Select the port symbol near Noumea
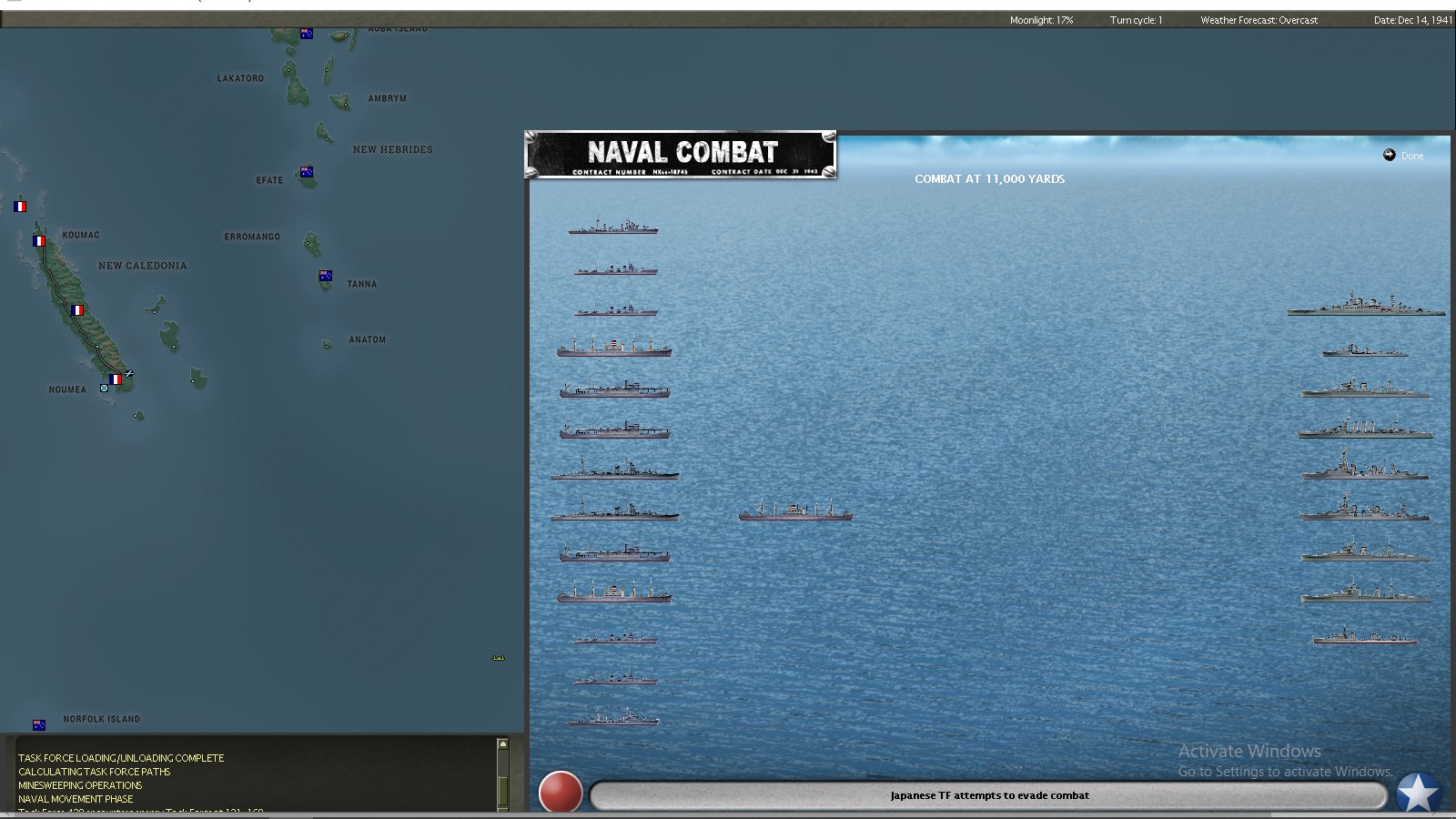Screen dimensions: 1456x819 click(x=104, y=387)
